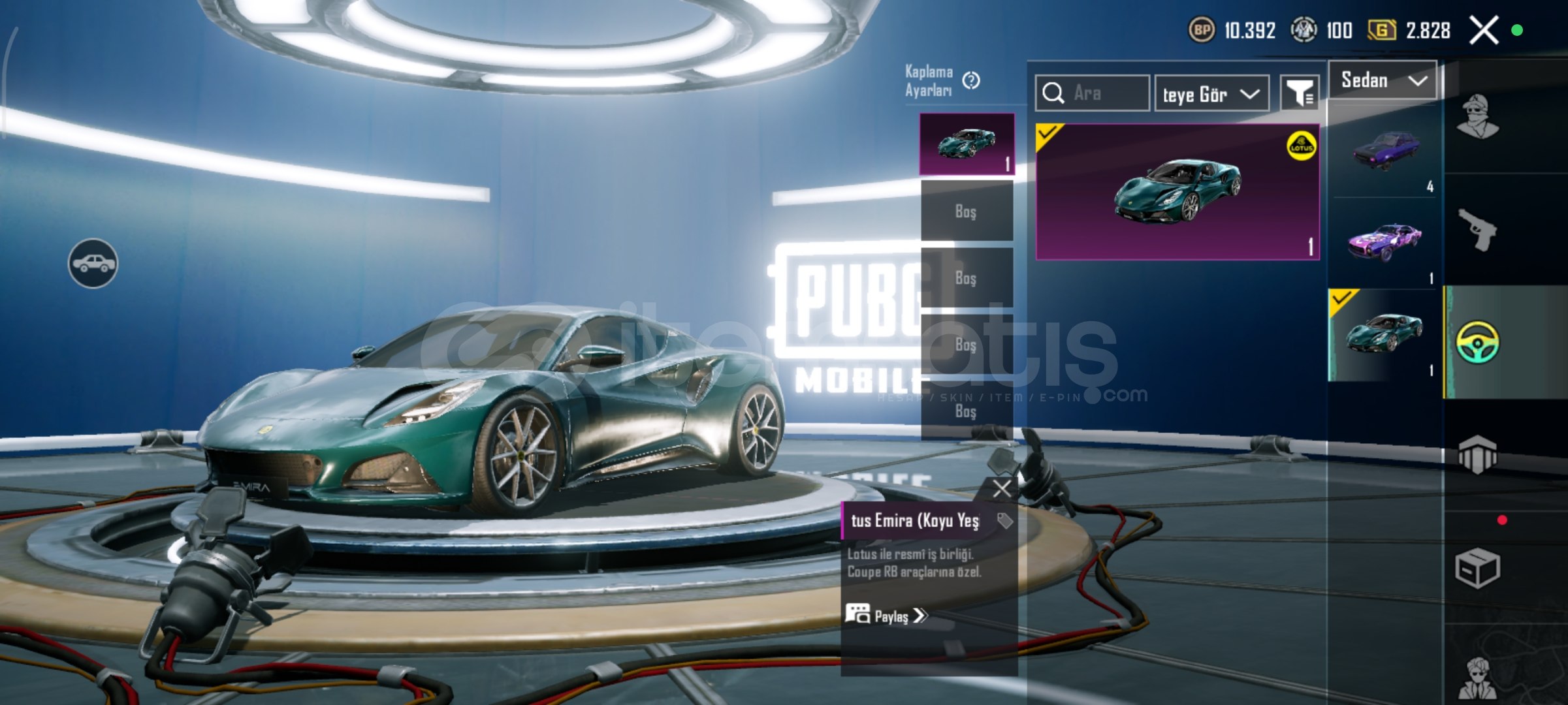
Task: Select the equipped Emira skin slot
Action: (x=967, y=144)
